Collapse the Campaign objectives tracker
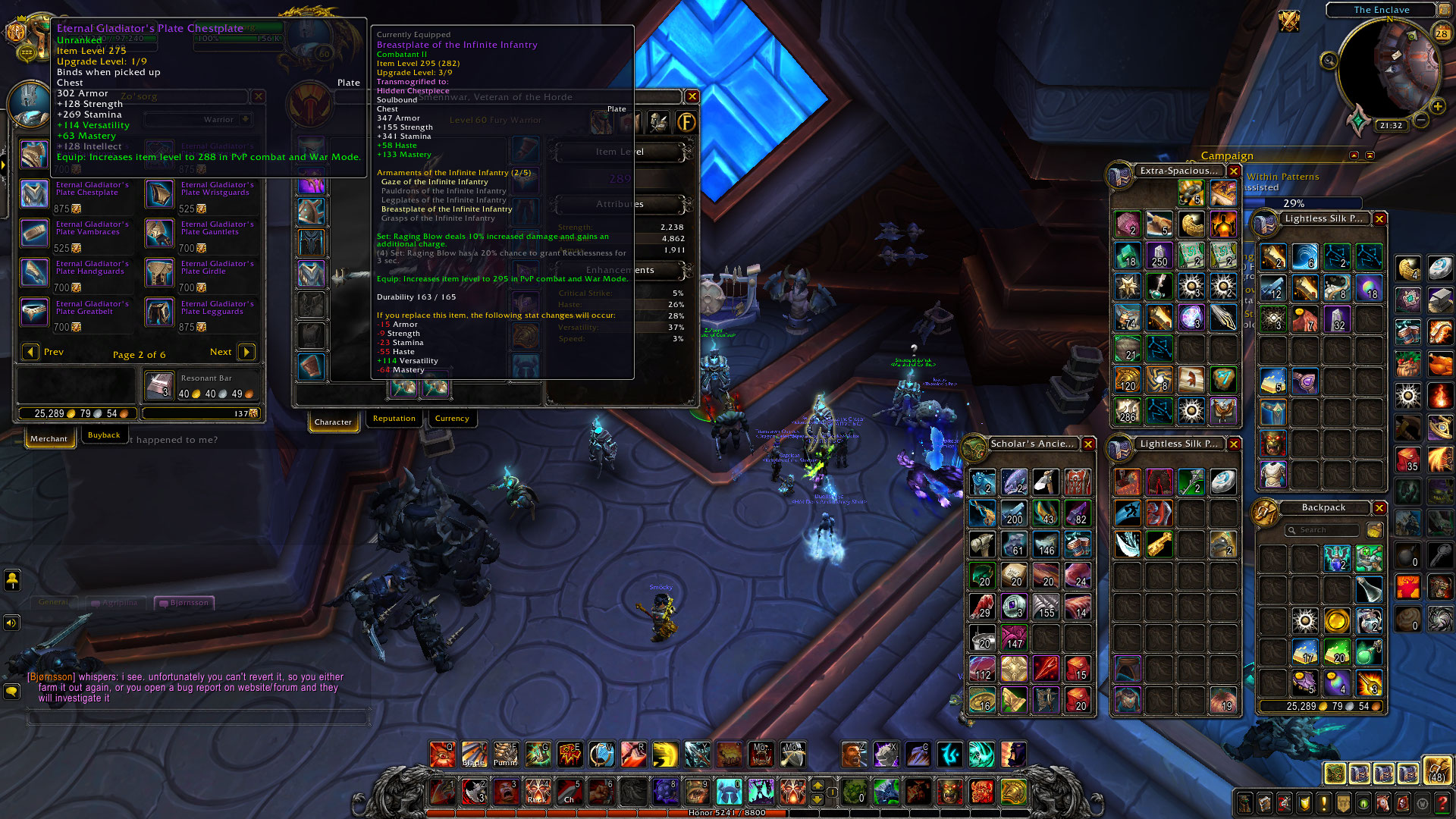1456x819 pixels. [x=1354, y=155]
